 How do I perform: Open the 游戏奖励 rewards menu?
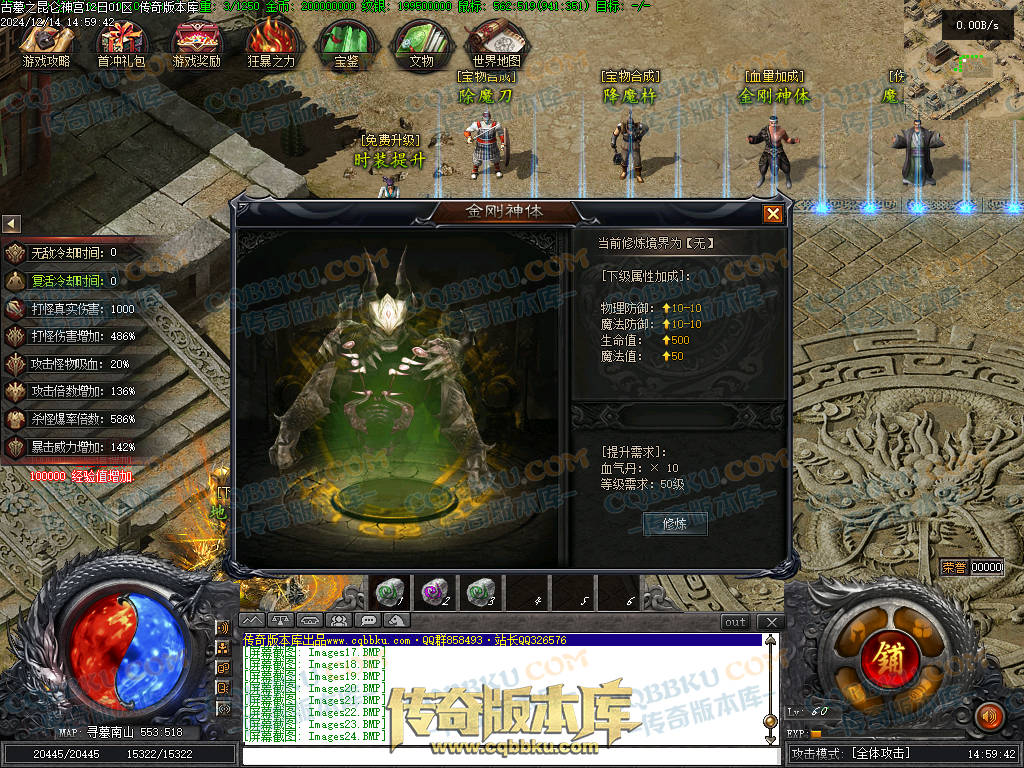coord(197,42)
